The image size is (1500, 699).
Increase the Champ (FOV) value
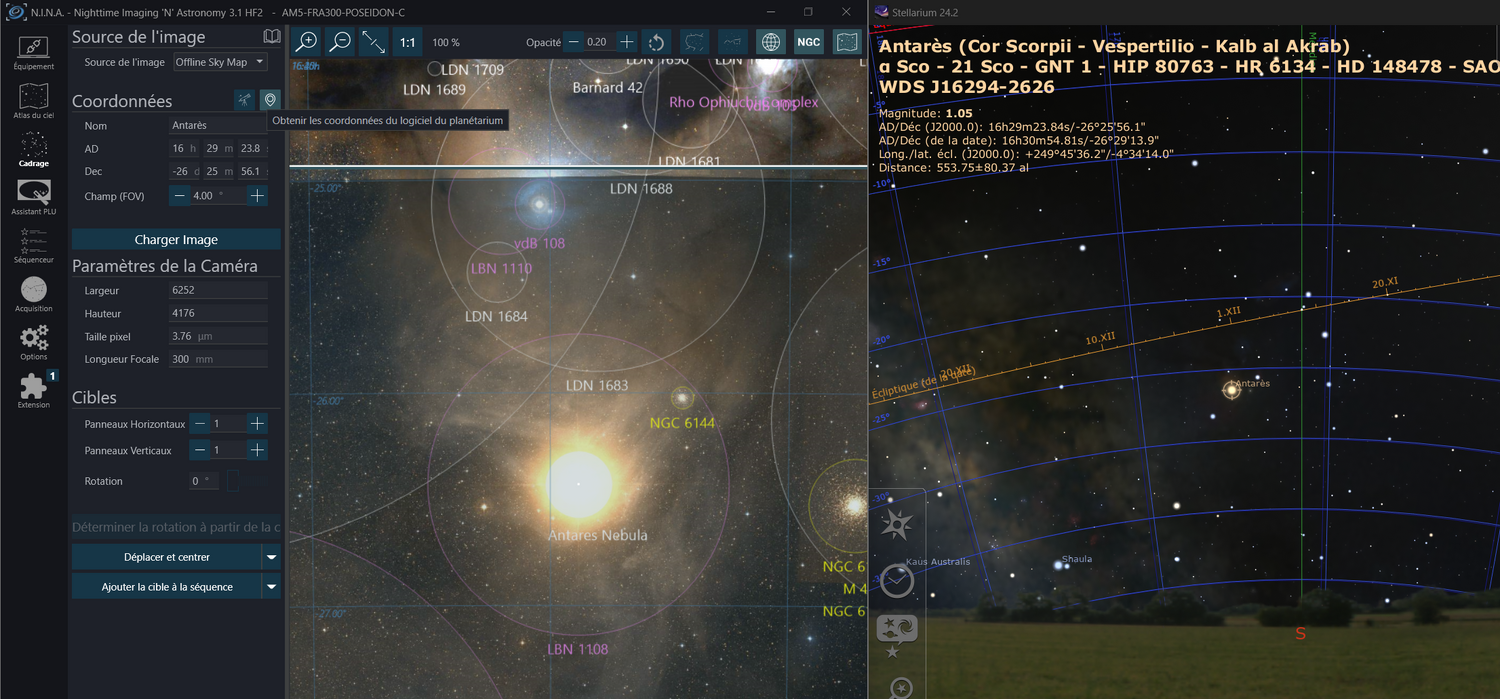point(257,196)
